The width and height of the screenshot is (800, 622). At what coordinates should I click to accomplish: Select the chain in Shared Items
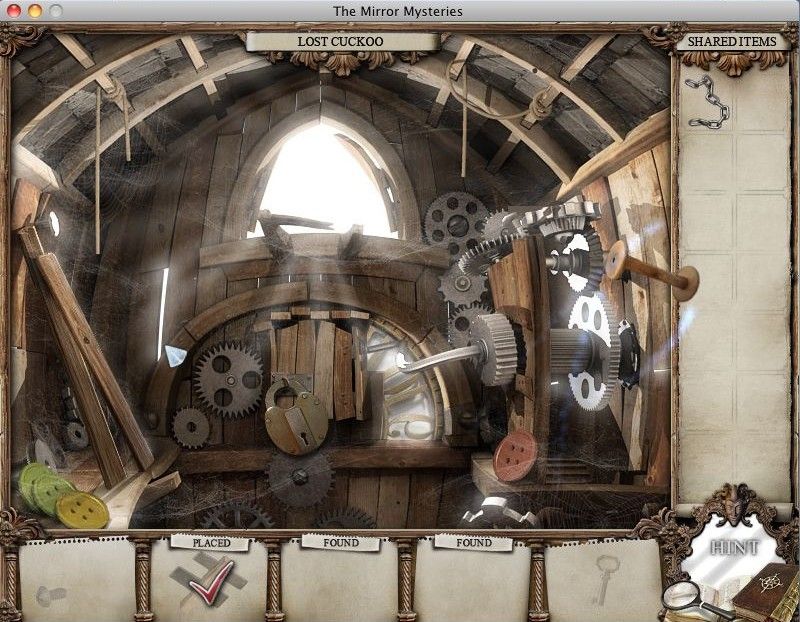[x=709, y=99]
